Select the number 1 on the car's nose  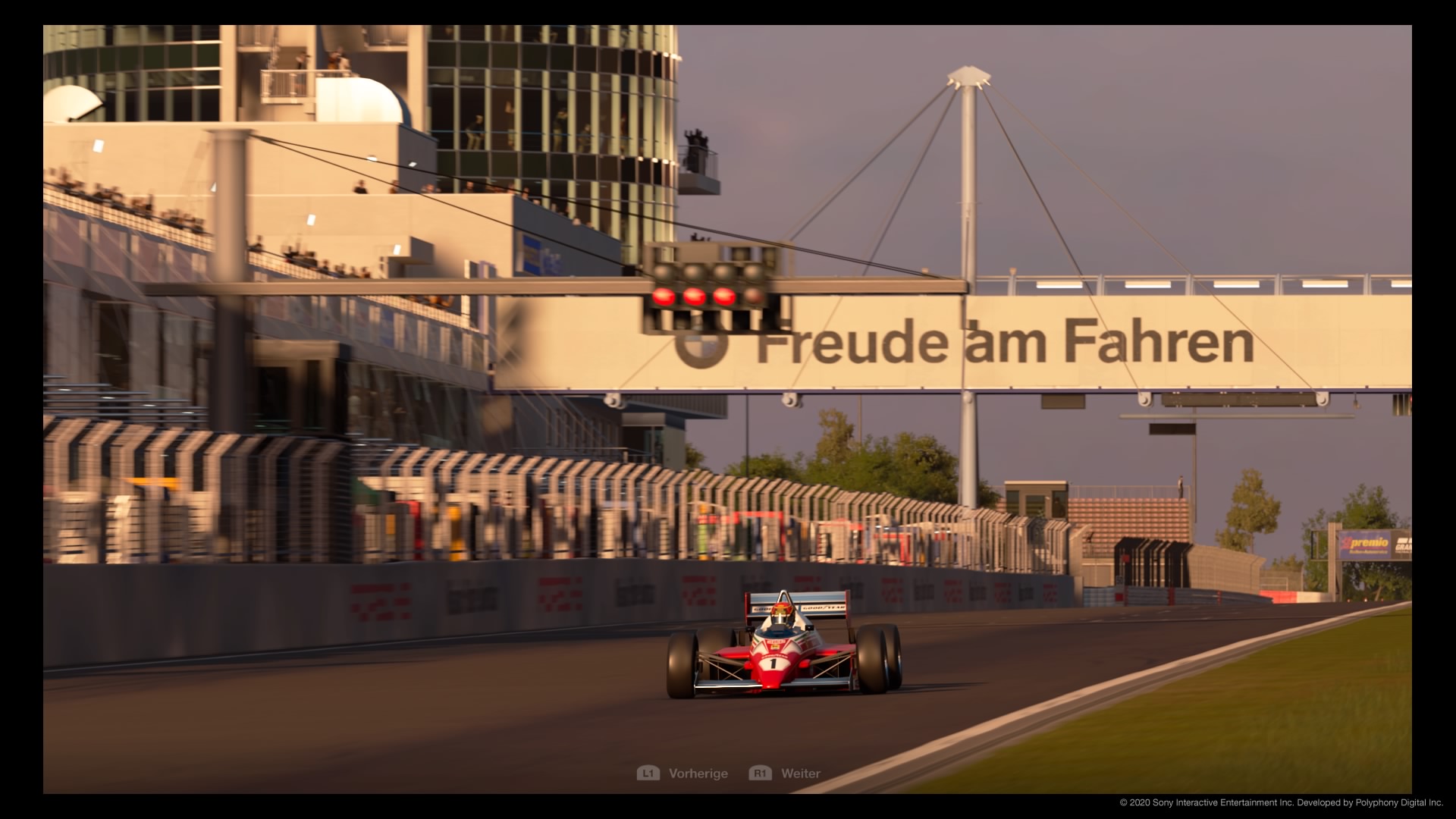click(773, 664)
